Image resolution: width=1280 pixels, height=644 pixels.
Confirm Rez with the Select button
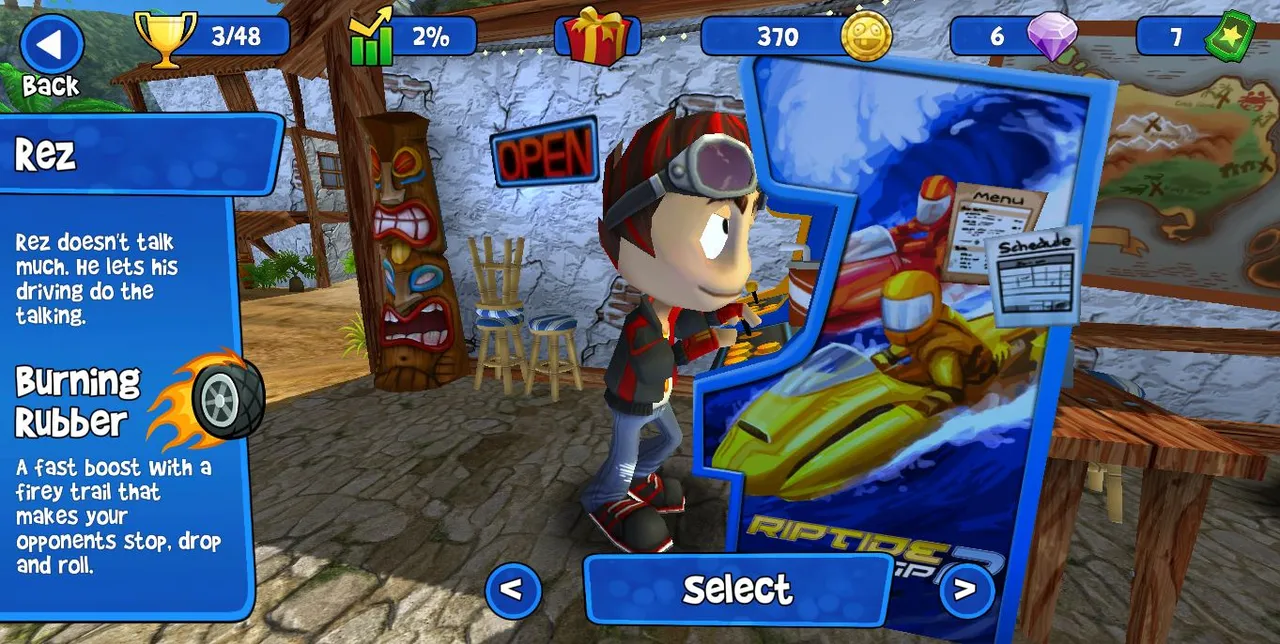click(x=738, y=589)
